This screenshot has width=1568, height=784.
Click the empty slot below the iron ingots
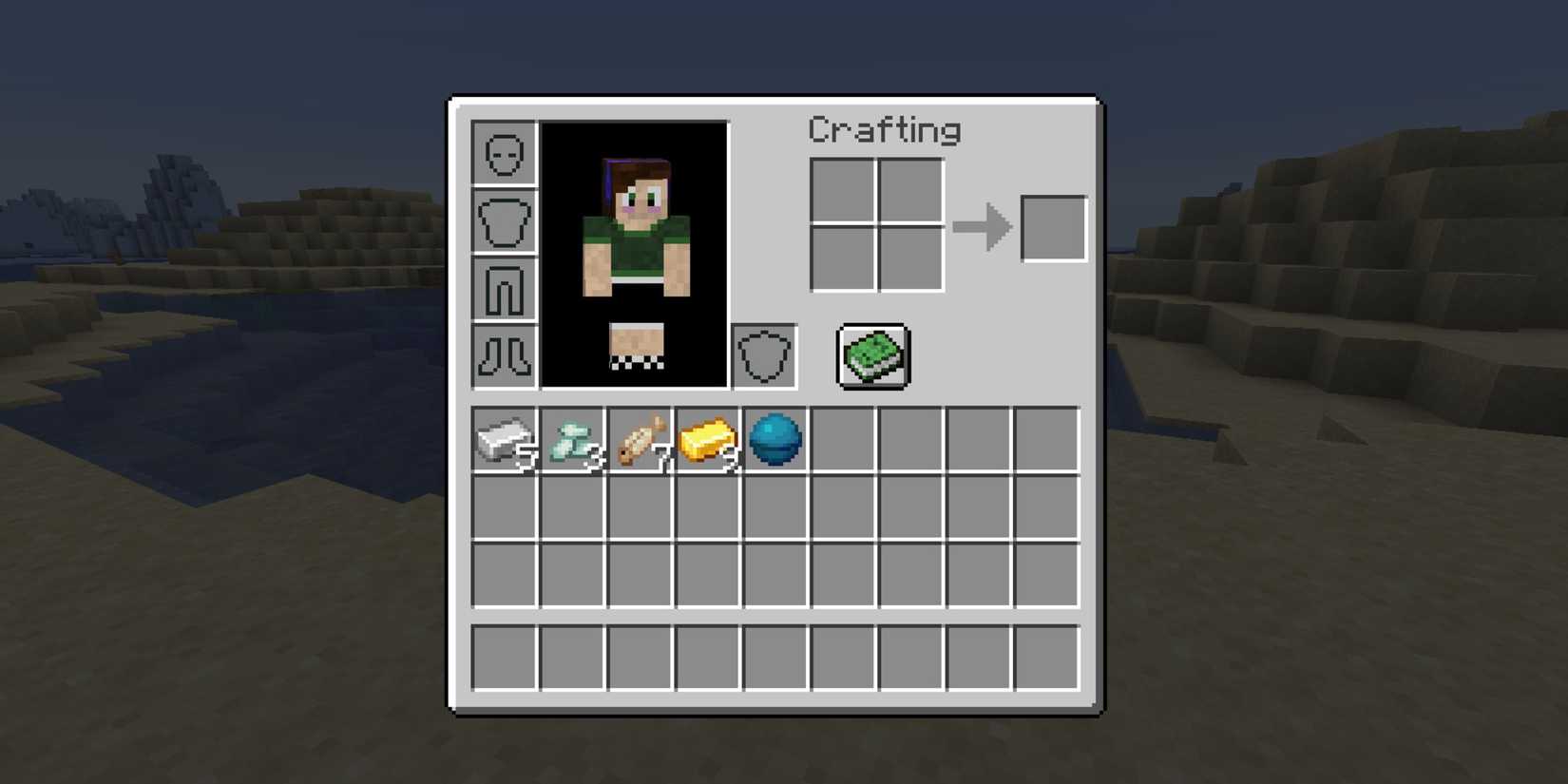[x=504, y=507]
